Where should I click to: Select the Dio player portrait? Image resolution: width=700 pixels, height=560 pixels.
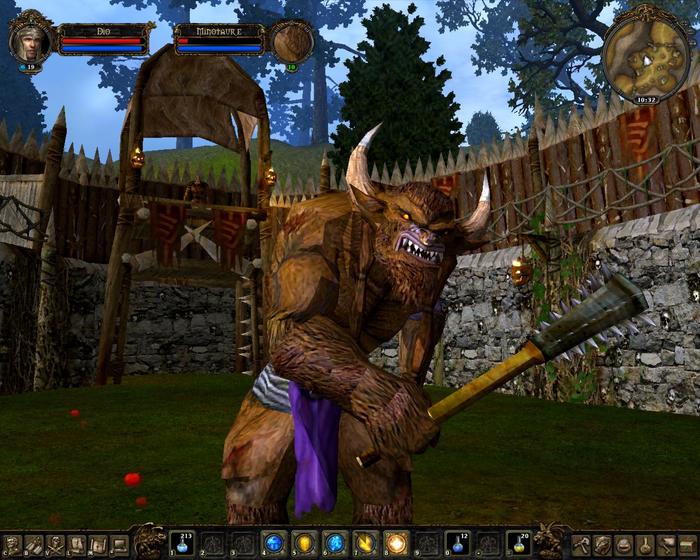29,40
